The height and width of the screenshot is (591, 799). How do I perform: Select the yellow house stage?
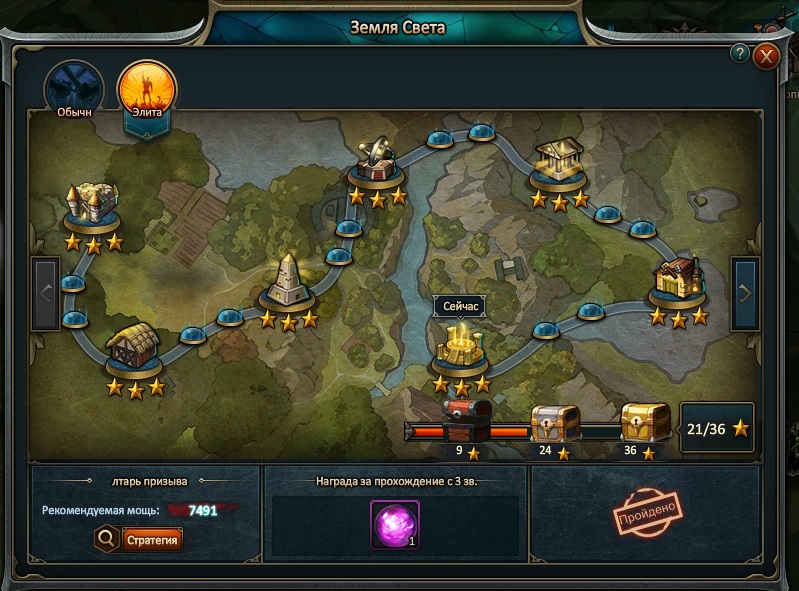(678, 279)
